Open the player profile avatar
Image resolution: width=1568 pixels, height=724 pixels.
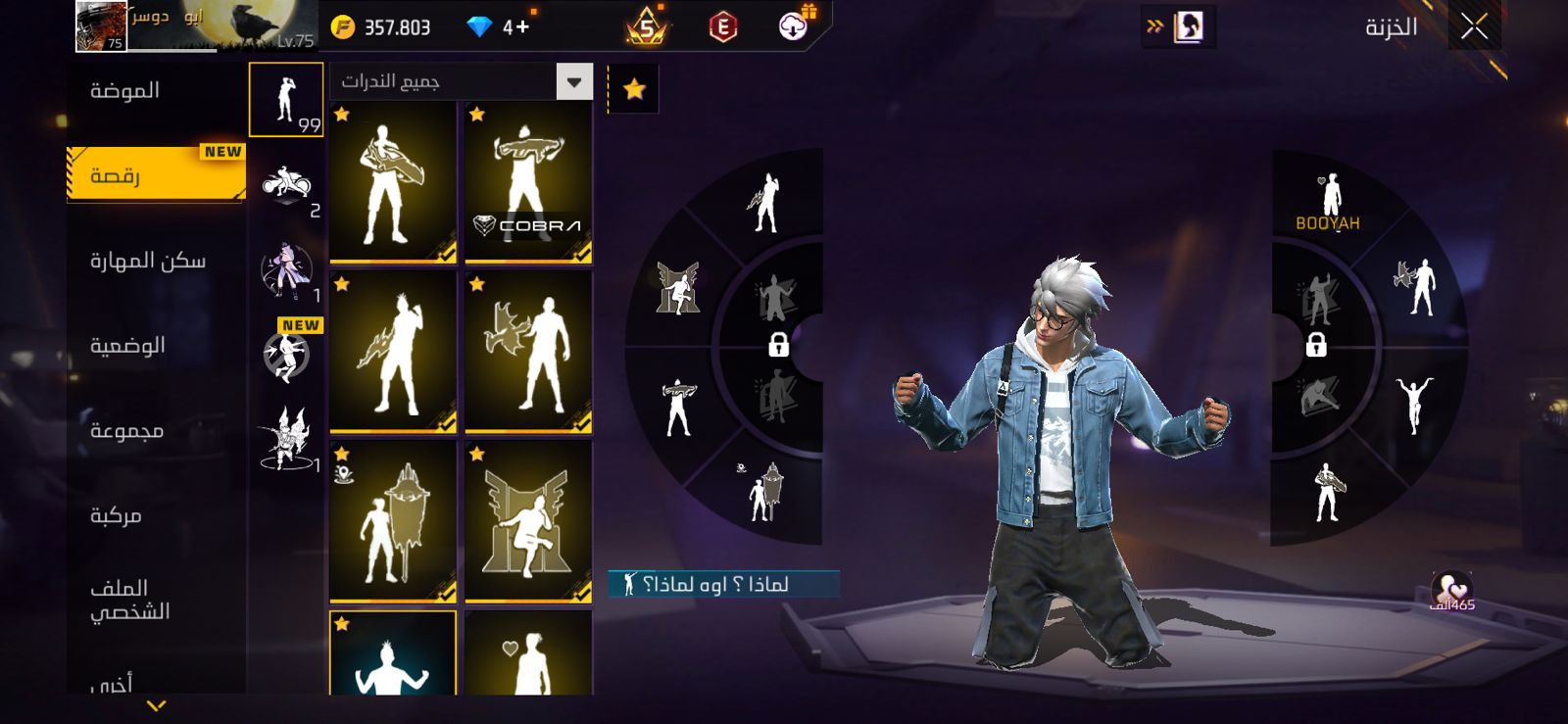tap(101, 26)
